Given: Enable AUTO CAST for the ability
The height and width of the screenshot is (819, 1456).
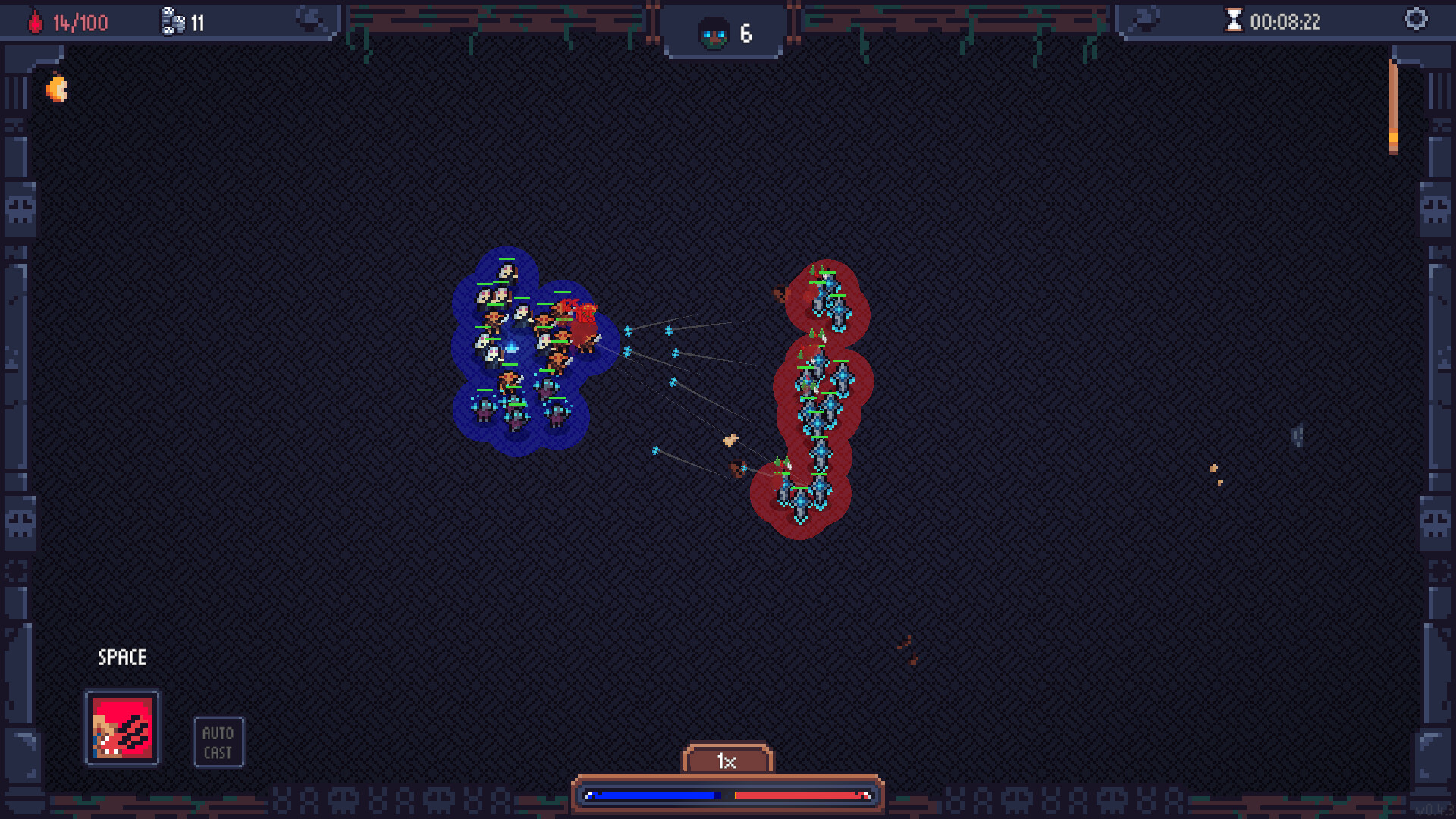Looking at the screenshot, I should 218,741.
